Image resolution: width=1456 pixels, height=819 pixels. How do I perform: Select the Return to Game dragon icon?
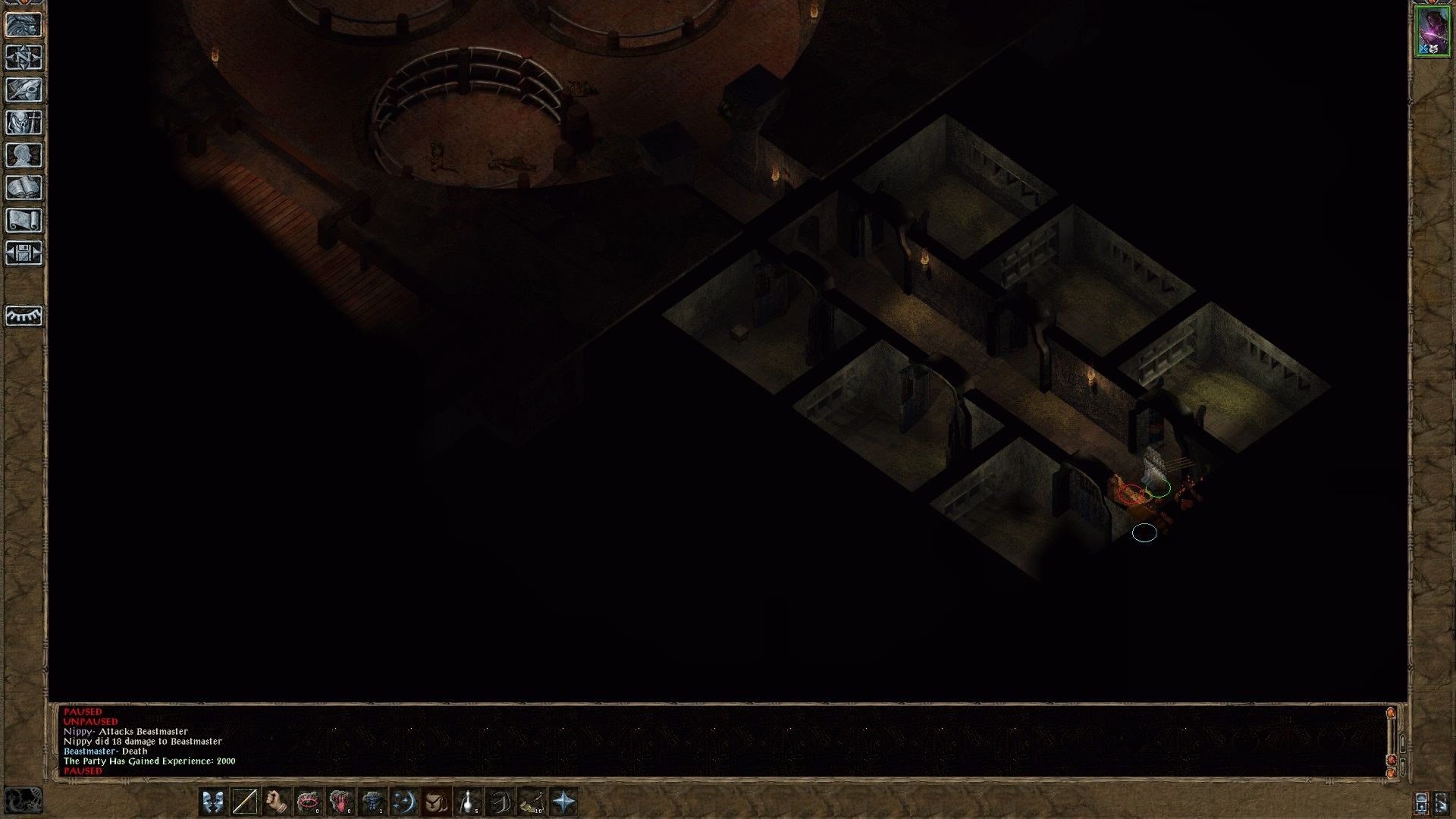click(x=23, y=25)
